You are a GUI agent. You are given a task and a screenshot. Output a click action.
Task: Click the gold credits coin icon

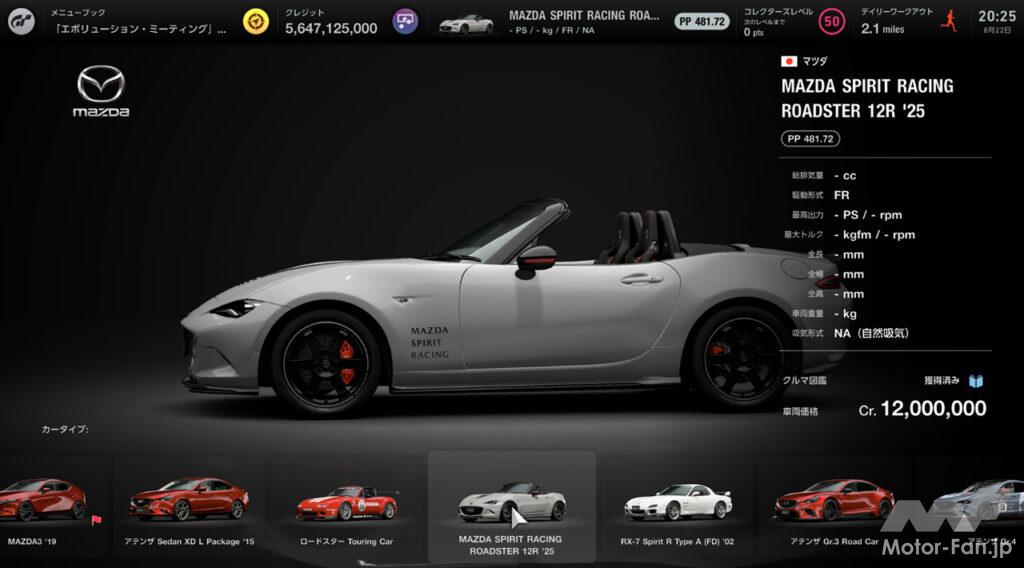256,21
